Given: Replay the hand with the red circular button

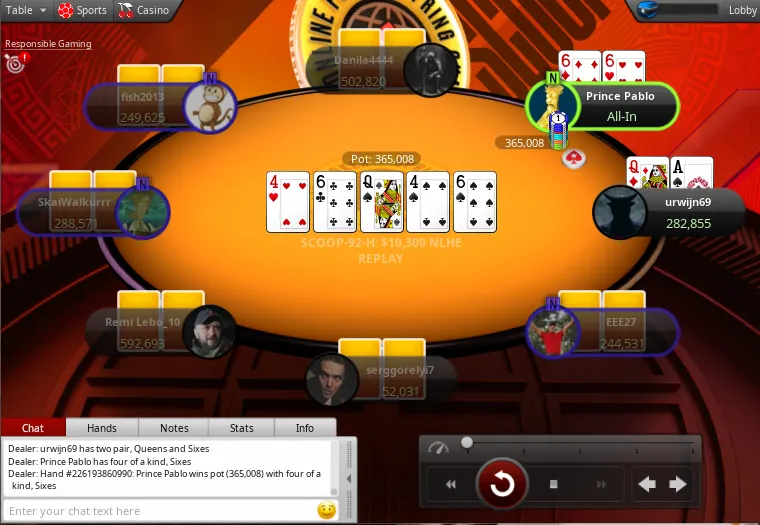Looking at the screenshot, I should pyautogui.click(x=502, y=485).
